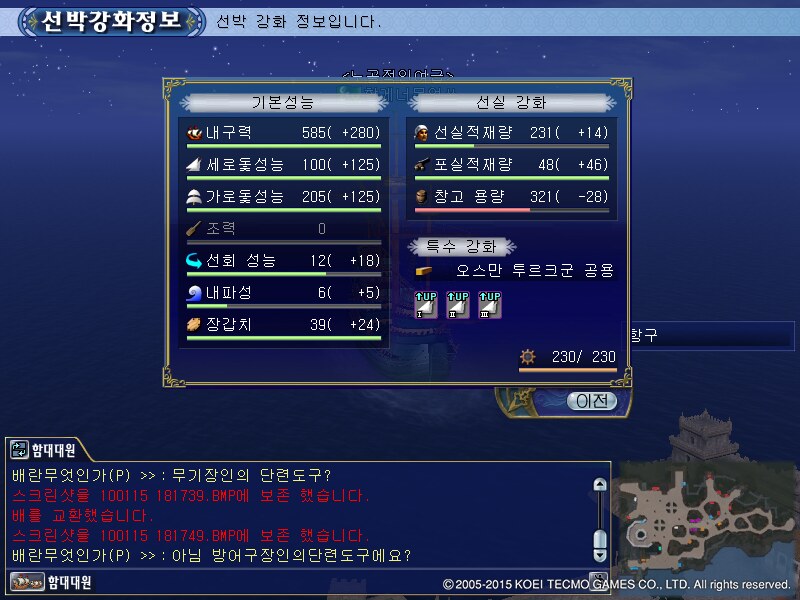Click the harbor minimap
800x600 pixels.
[705, 515]
